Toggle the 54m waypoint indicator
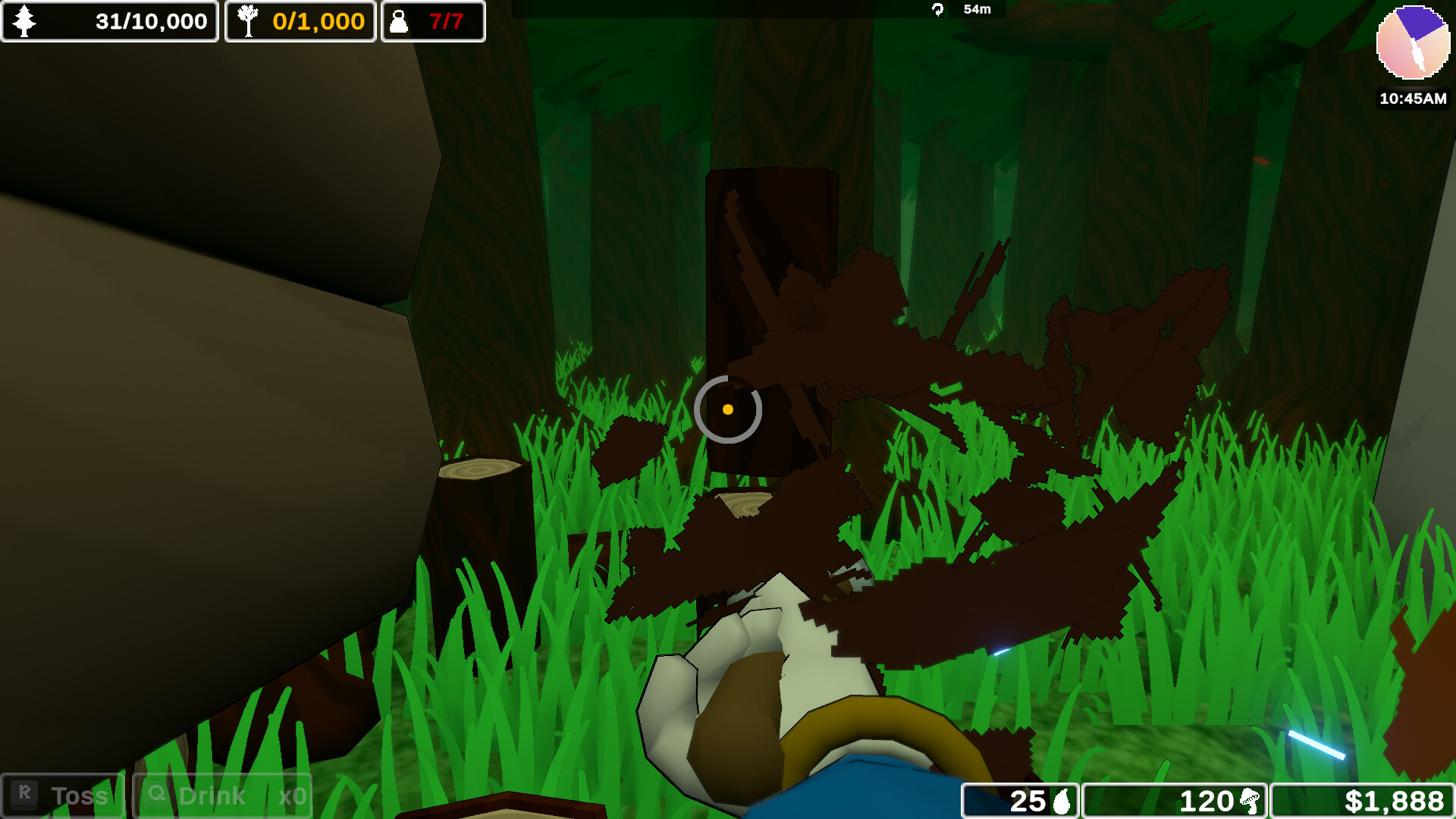This screenshot has height=819, width=1456. (960, 10)
